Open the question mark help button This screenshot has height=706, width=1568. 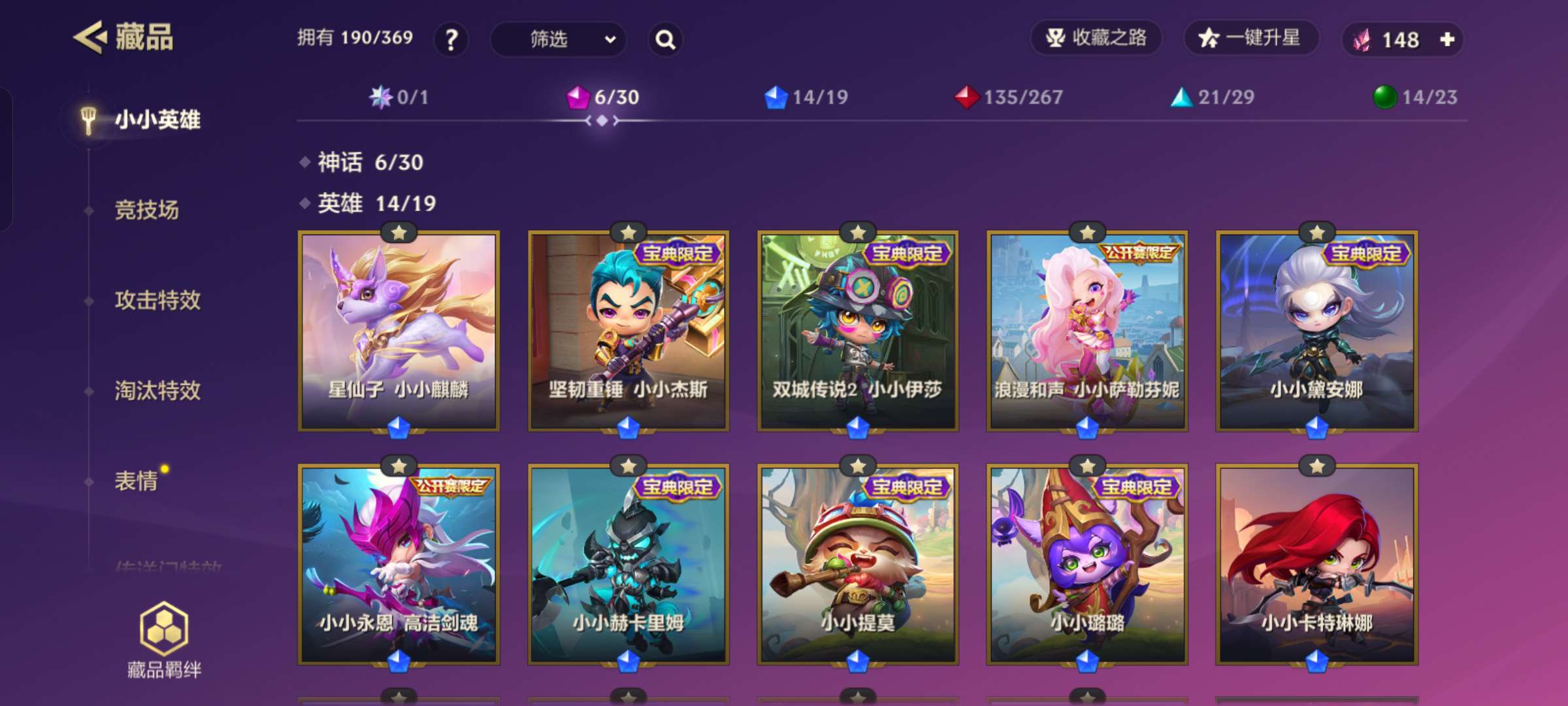451,40
